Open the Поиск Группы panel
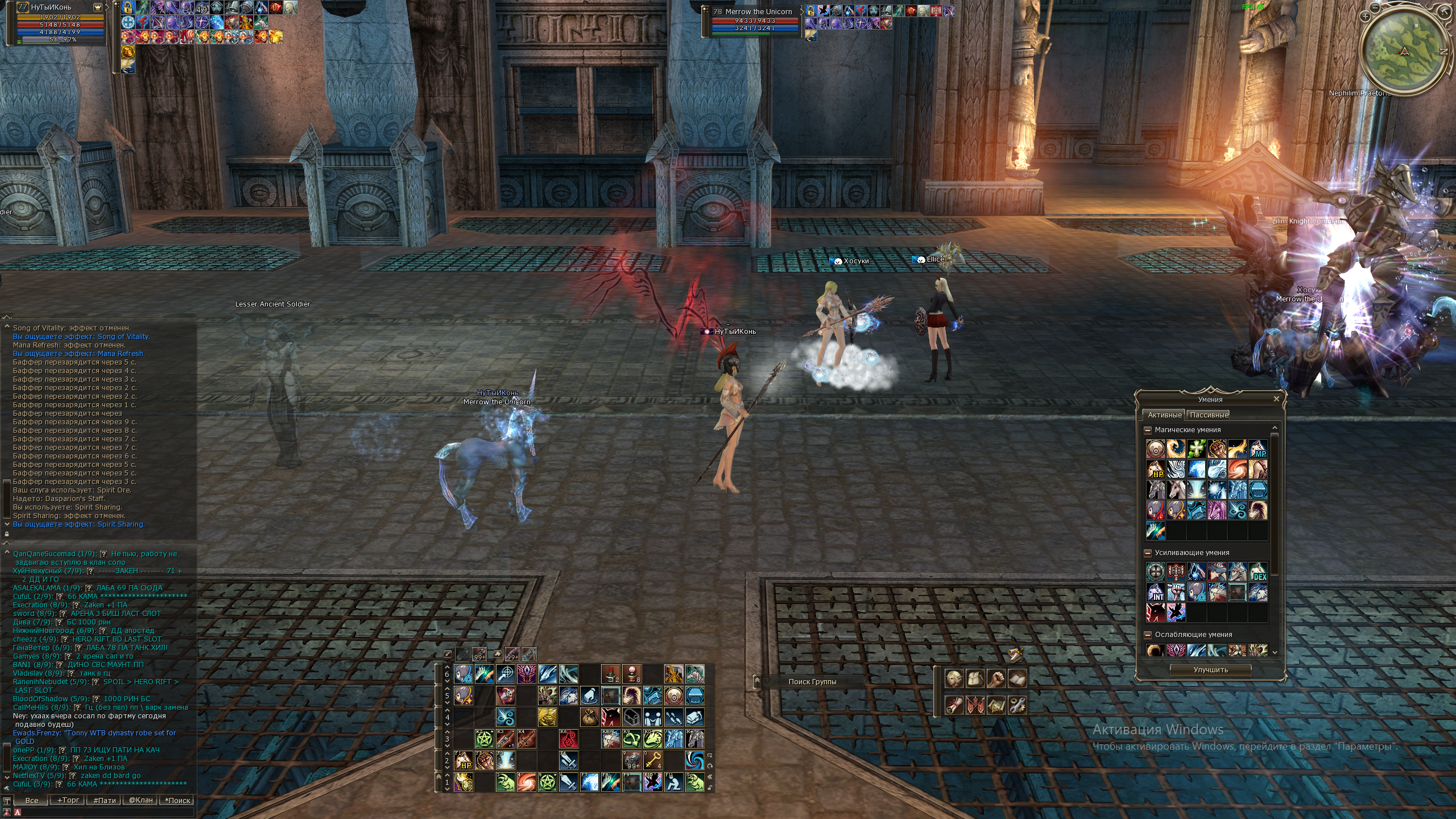Viewport: 1456px width, 819px height. coord(812,681)
